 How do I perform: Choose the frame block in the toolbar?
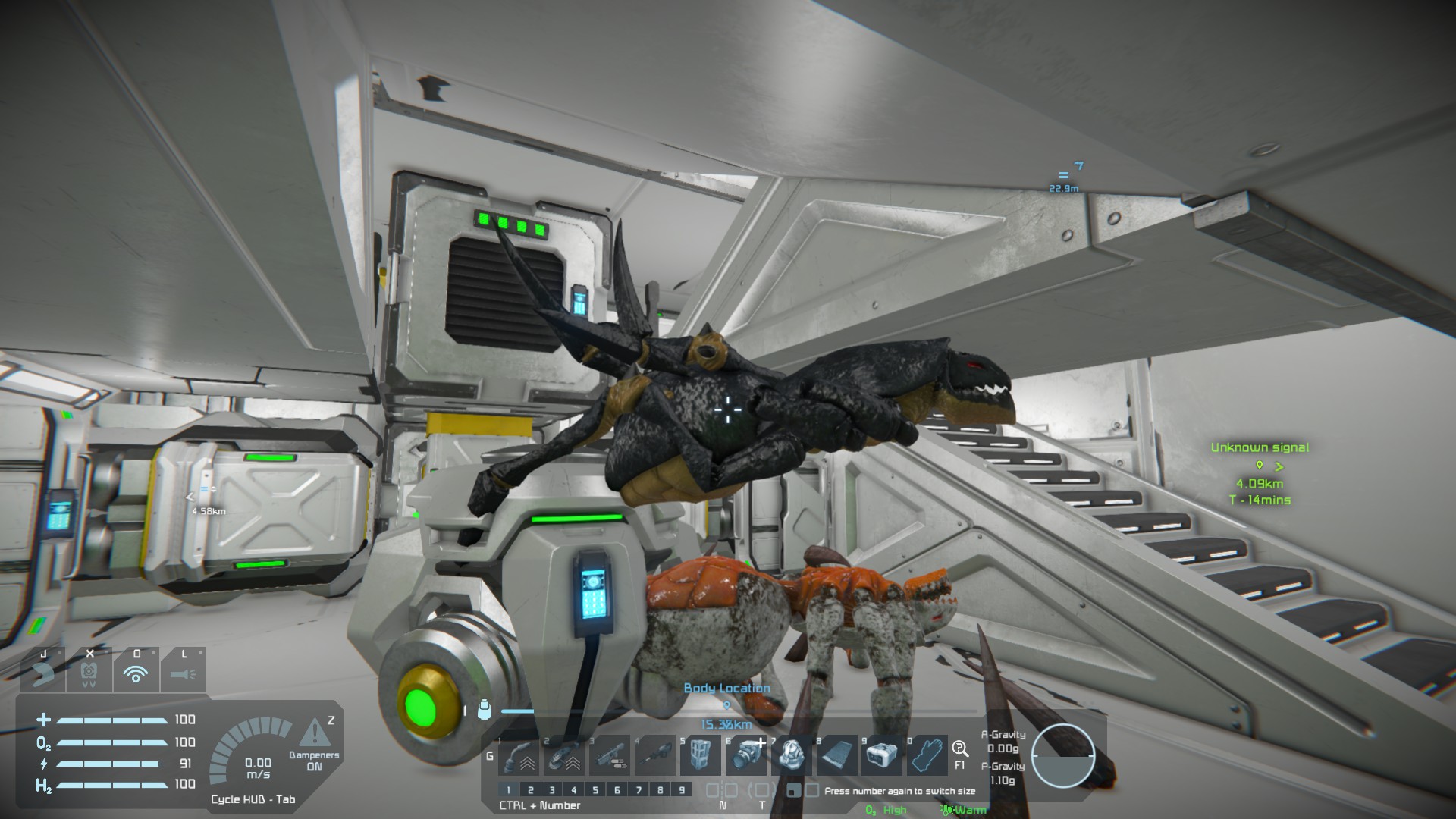coord(700,756)
